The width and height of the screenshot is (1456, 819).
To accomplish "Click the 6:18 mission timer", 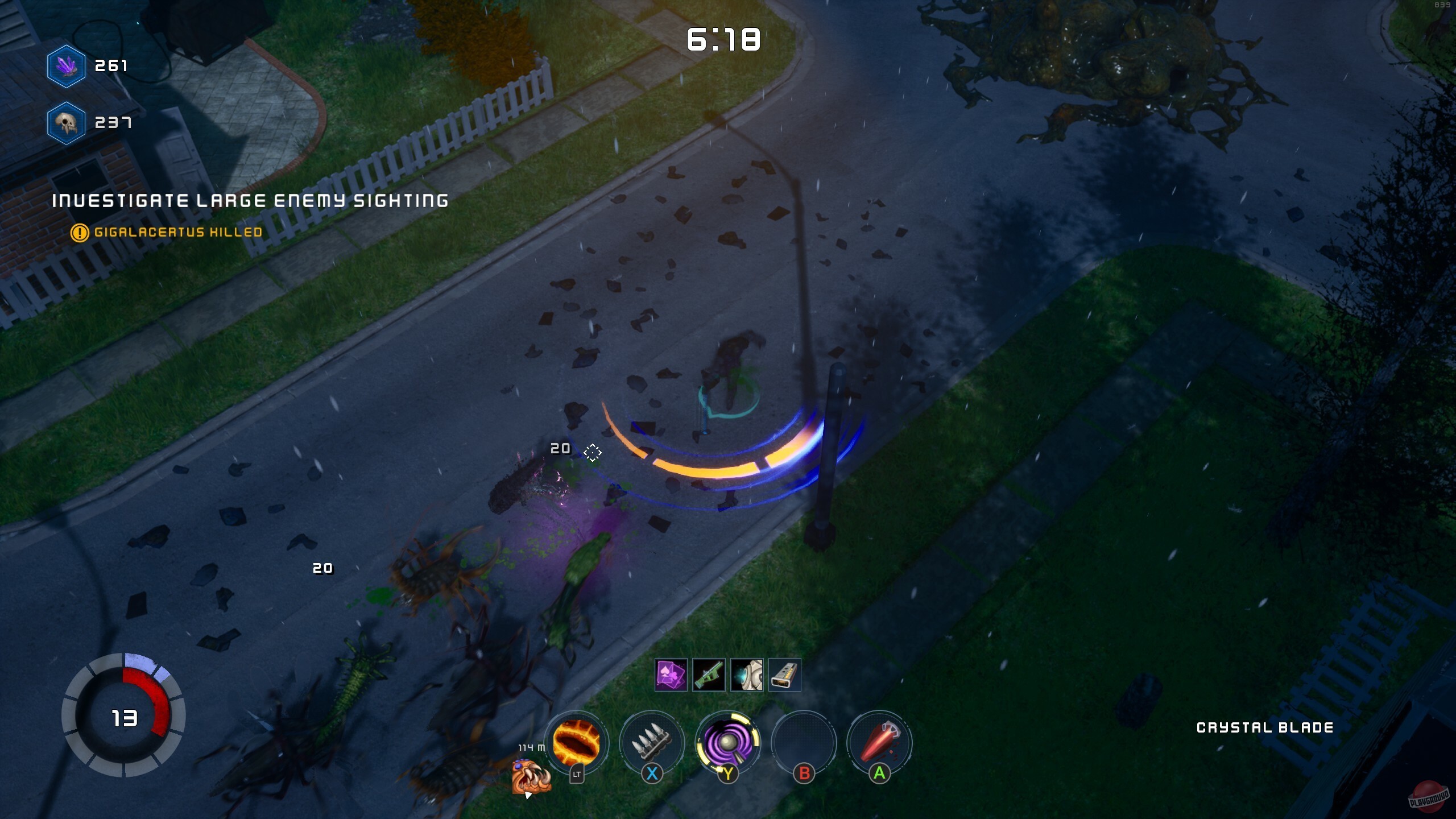I will click(722, 40).
